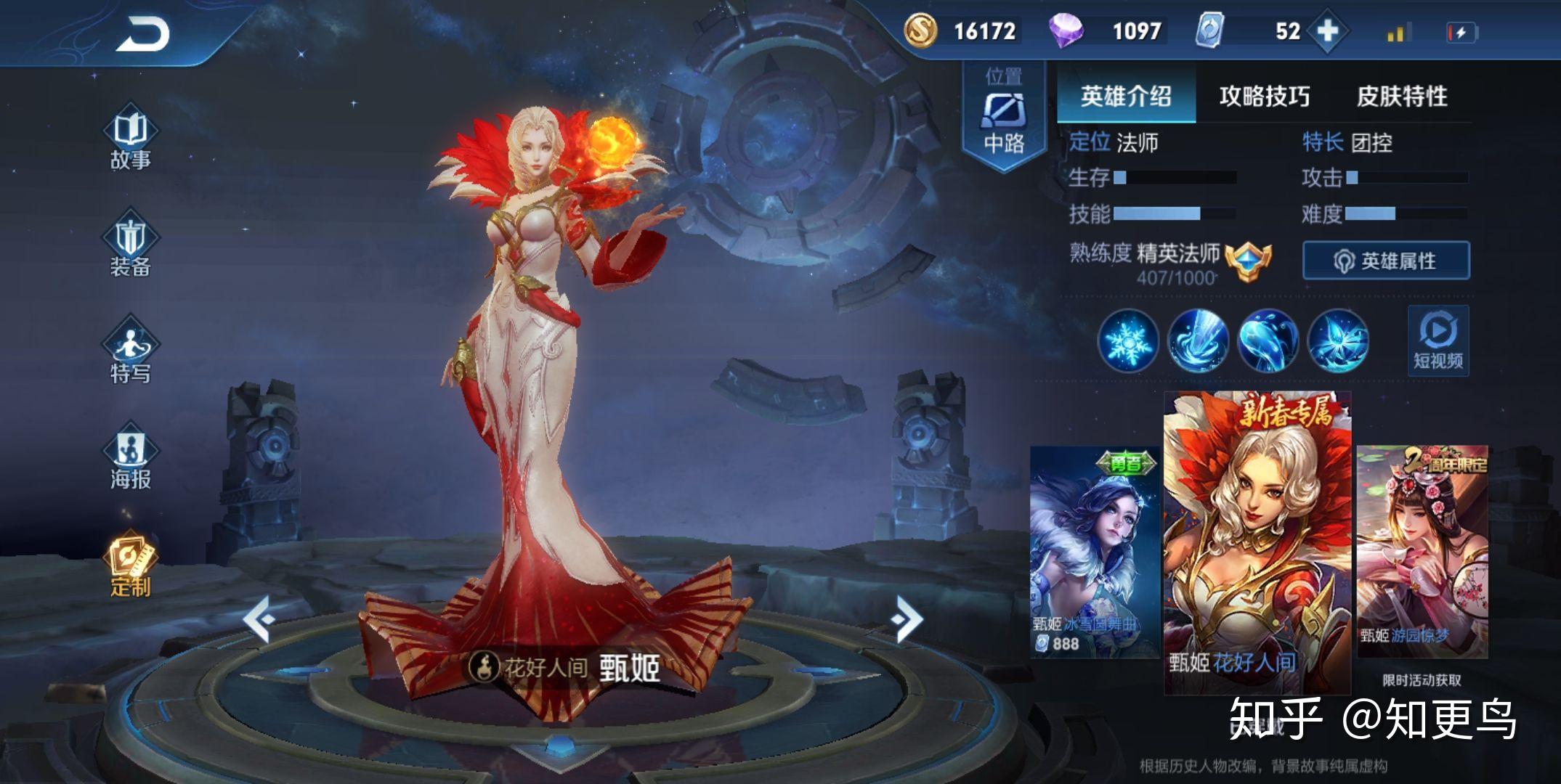Choose the 花好人间 skin card
The image size is (1561, 784).
click(1257, 542)
